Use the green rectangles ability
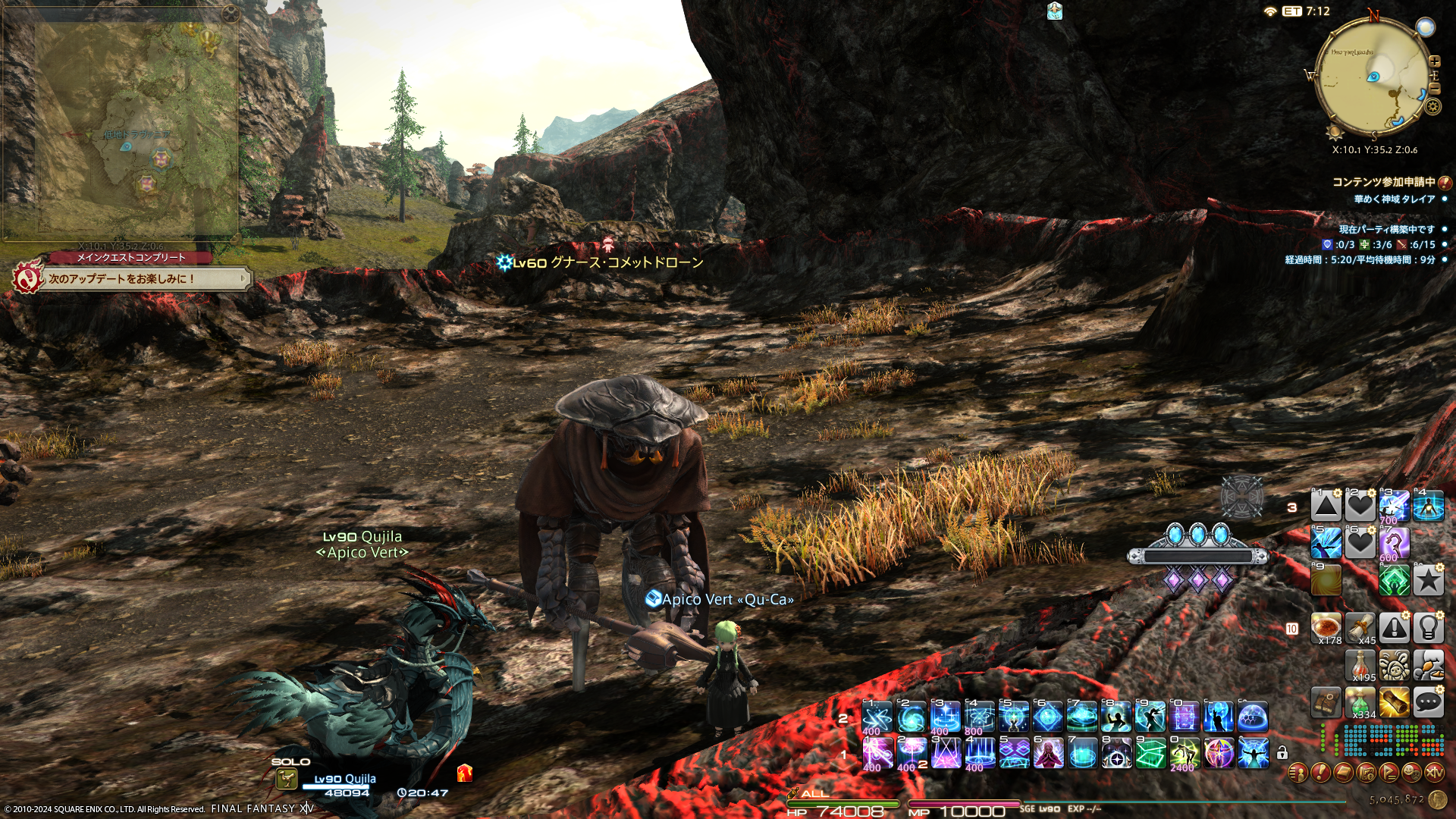 coord(1150,753)
